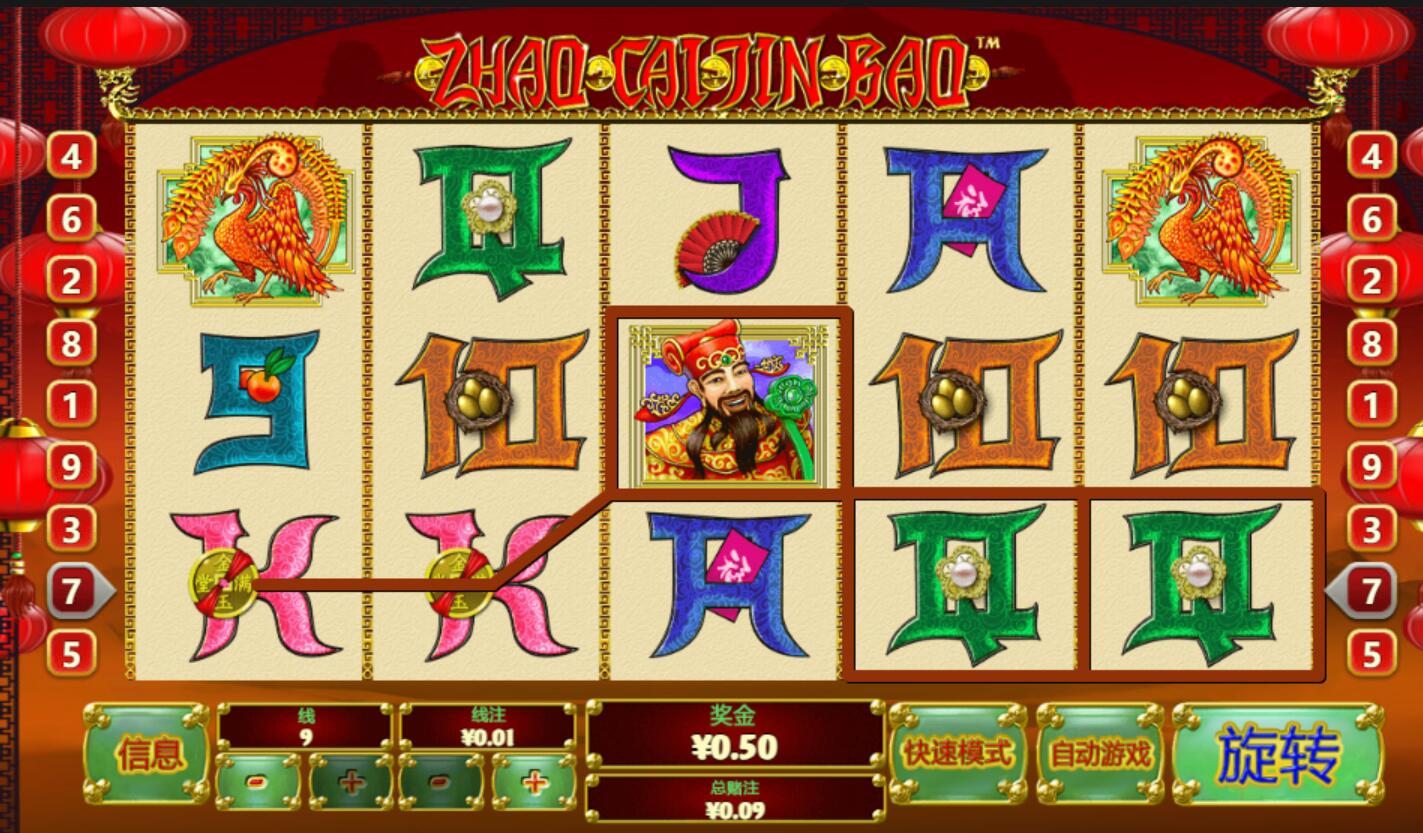The image size is (1423, 833).
Task: Raise the line bet (线注) amount
Action: coord(534,781)
